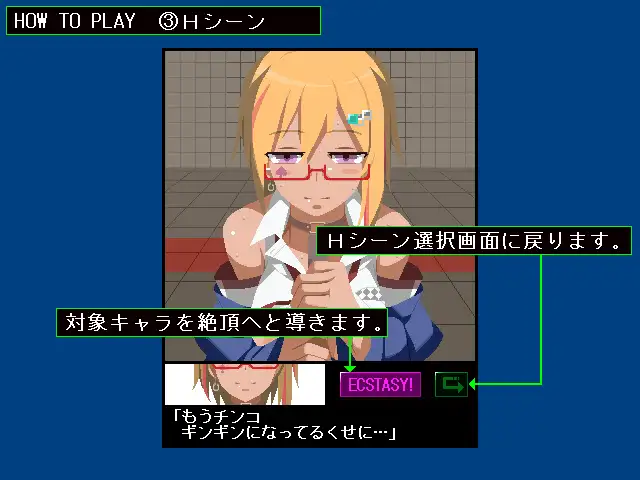Return using the green arrow icon
The height and width of the screenshot is (480, 640).
(451, 384)
